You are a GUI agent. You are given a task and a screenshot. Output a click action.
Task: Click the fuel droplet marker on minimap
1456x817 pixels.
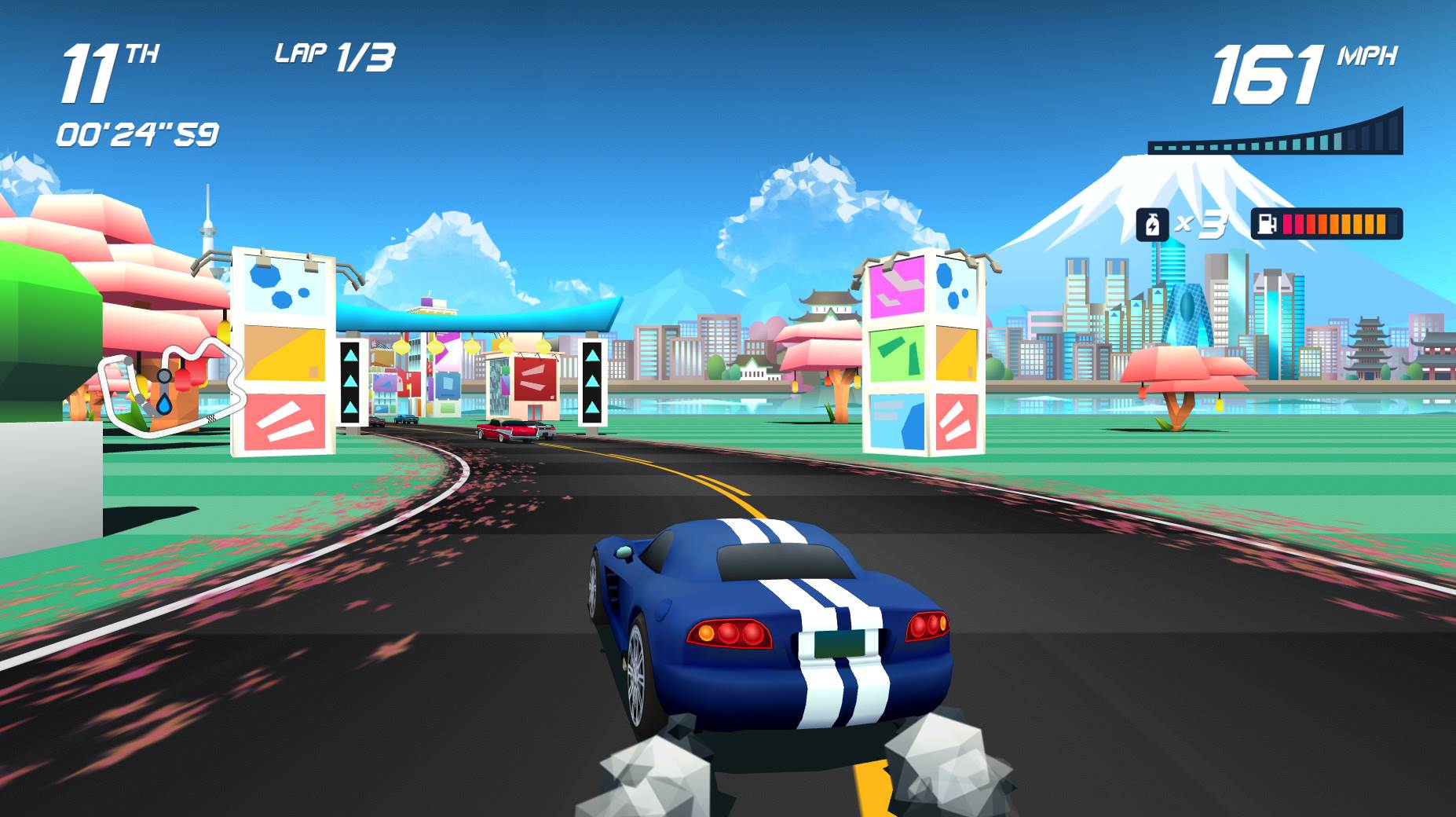click(164, 405)
